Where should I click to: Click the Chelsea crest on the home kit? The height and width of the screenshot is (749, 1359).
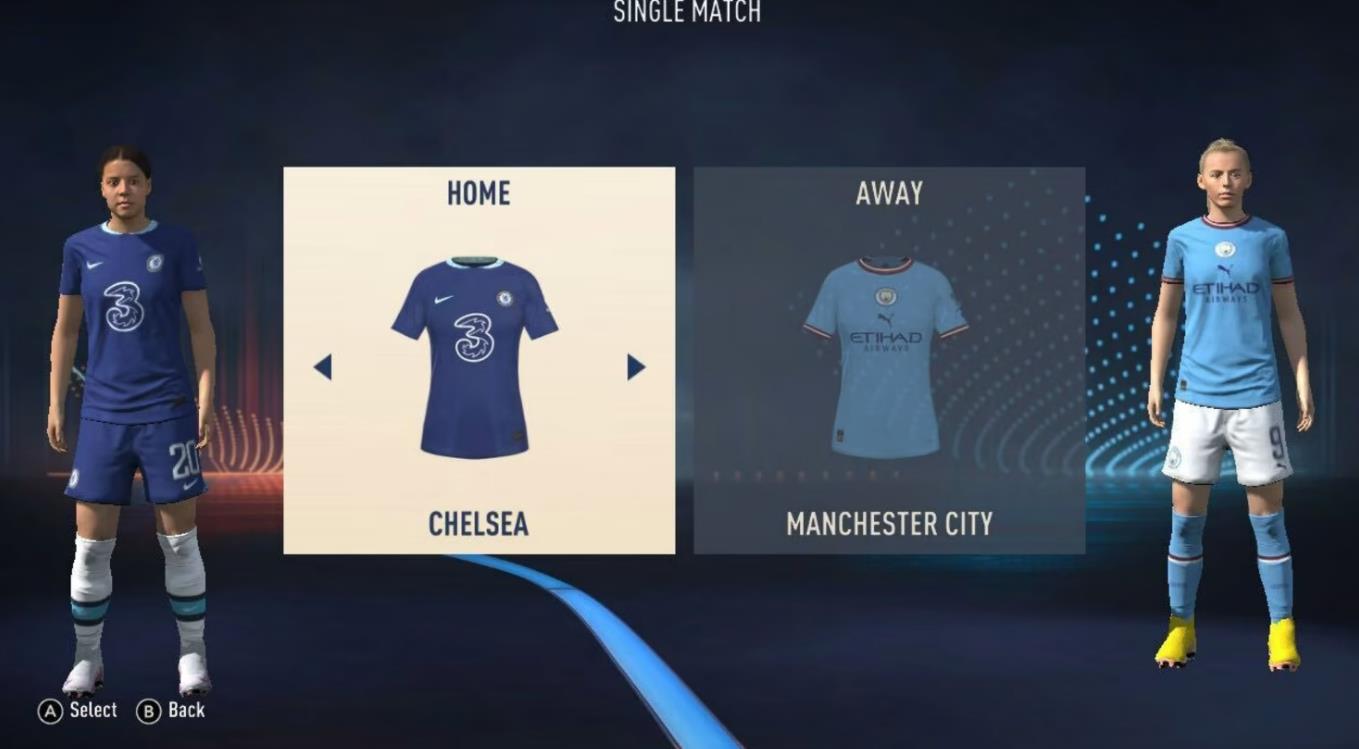[x=504, y=297]
